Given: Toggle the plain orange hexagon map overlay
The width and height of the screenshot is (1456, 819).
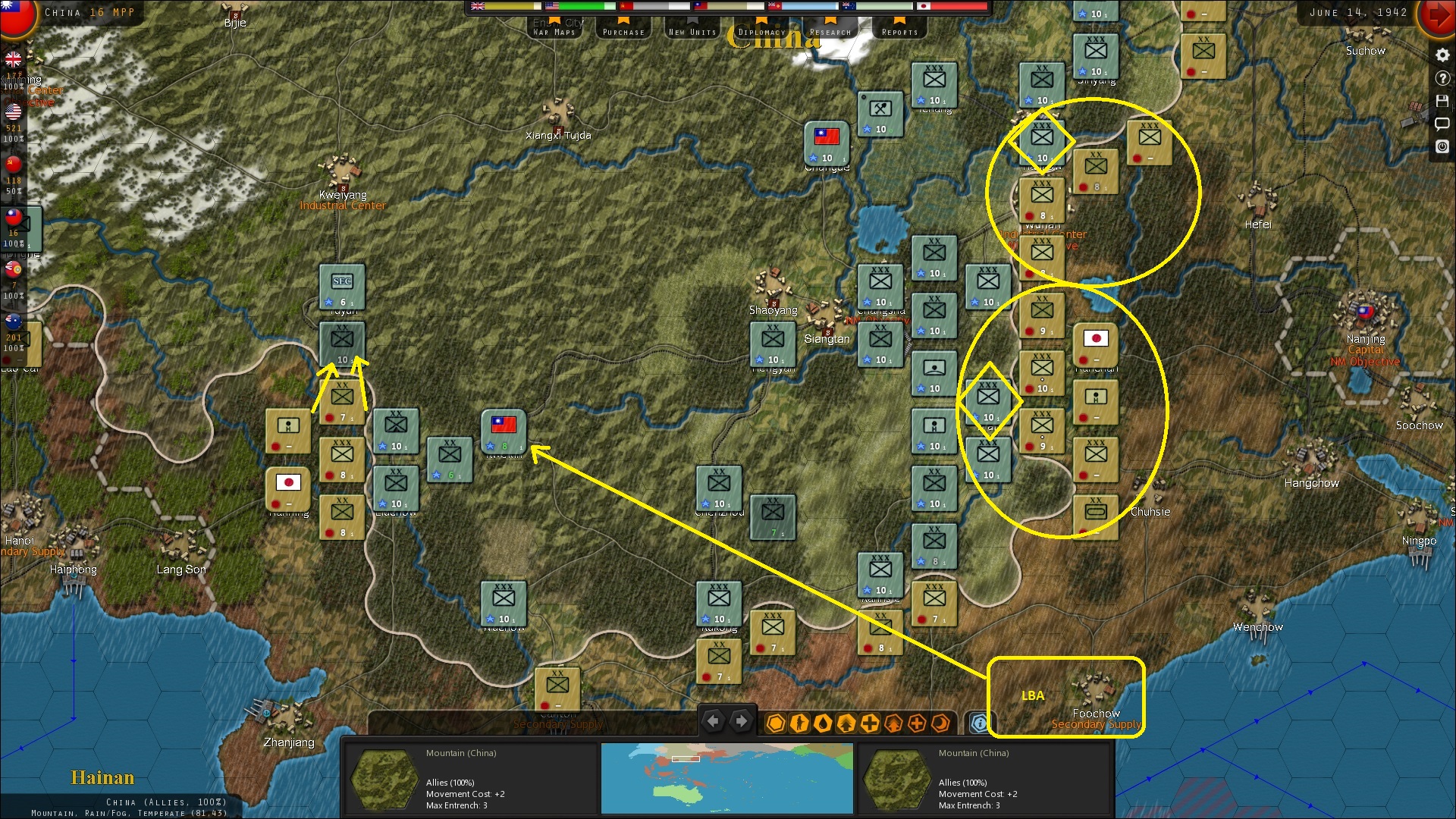Looking at the screenshot, I should coord(775,723).
